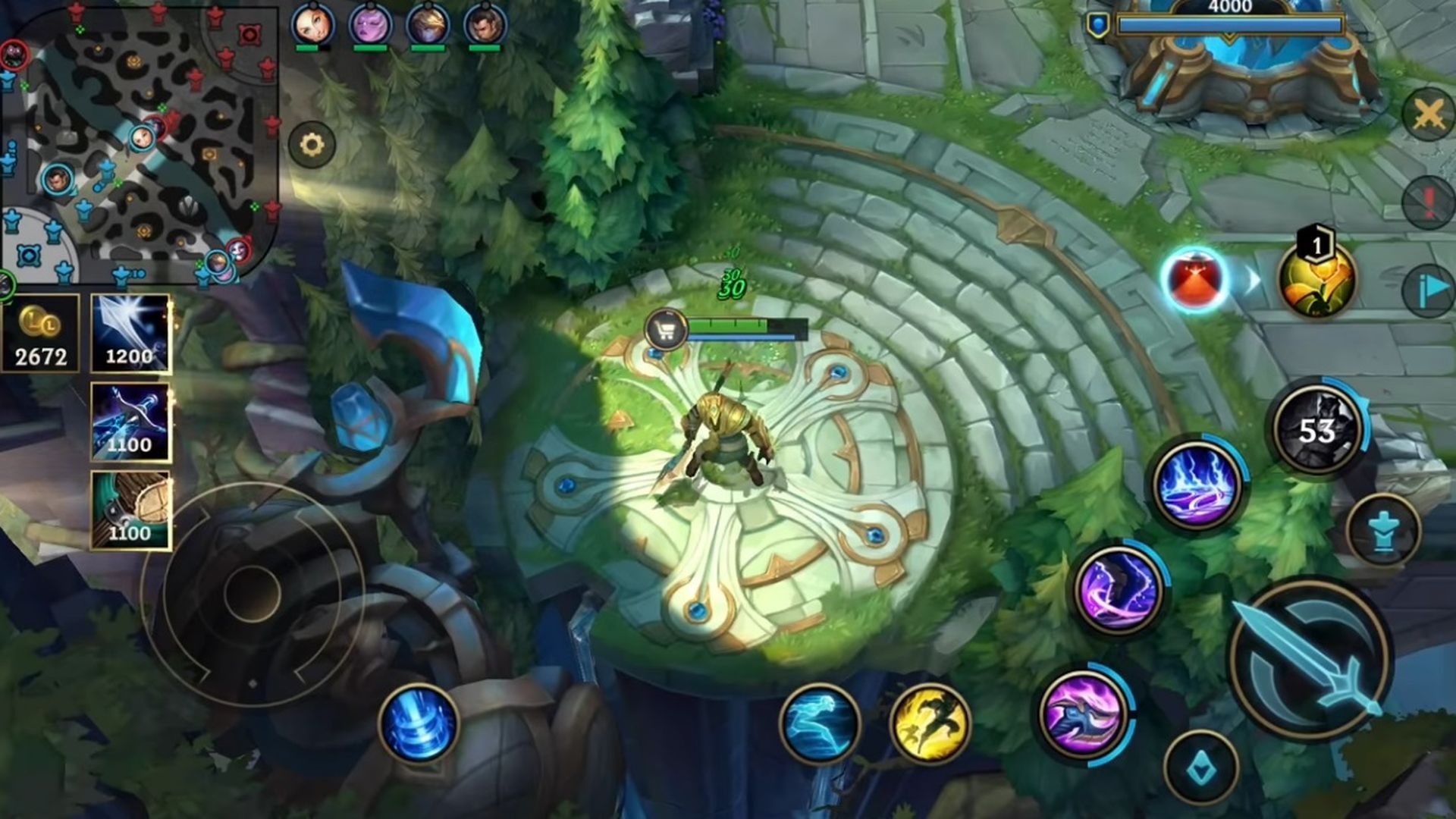Use the yellow Flash summoner spell
This screenshot has height=819, width=1456.
click(x=930, y=723)
